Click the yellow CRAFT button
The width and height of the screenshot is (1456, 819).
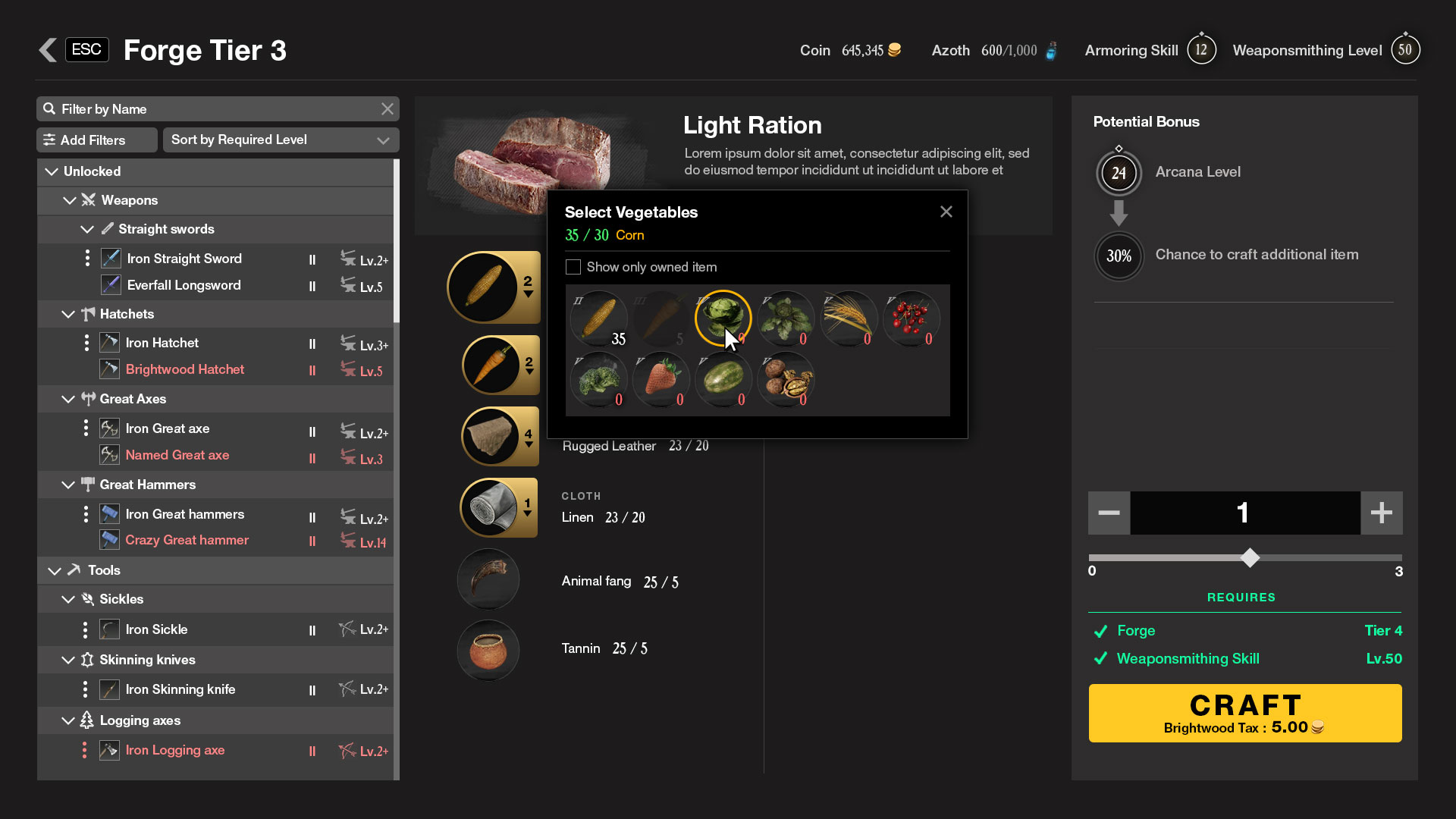point(1244,713)
